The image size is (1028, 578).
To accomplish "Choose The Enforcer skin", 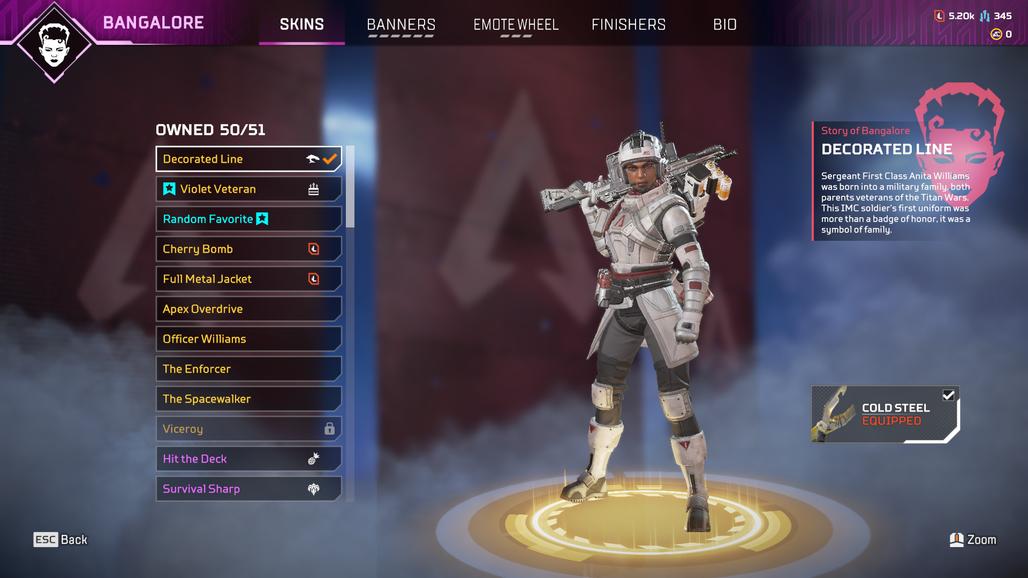I will pos(248,369).
